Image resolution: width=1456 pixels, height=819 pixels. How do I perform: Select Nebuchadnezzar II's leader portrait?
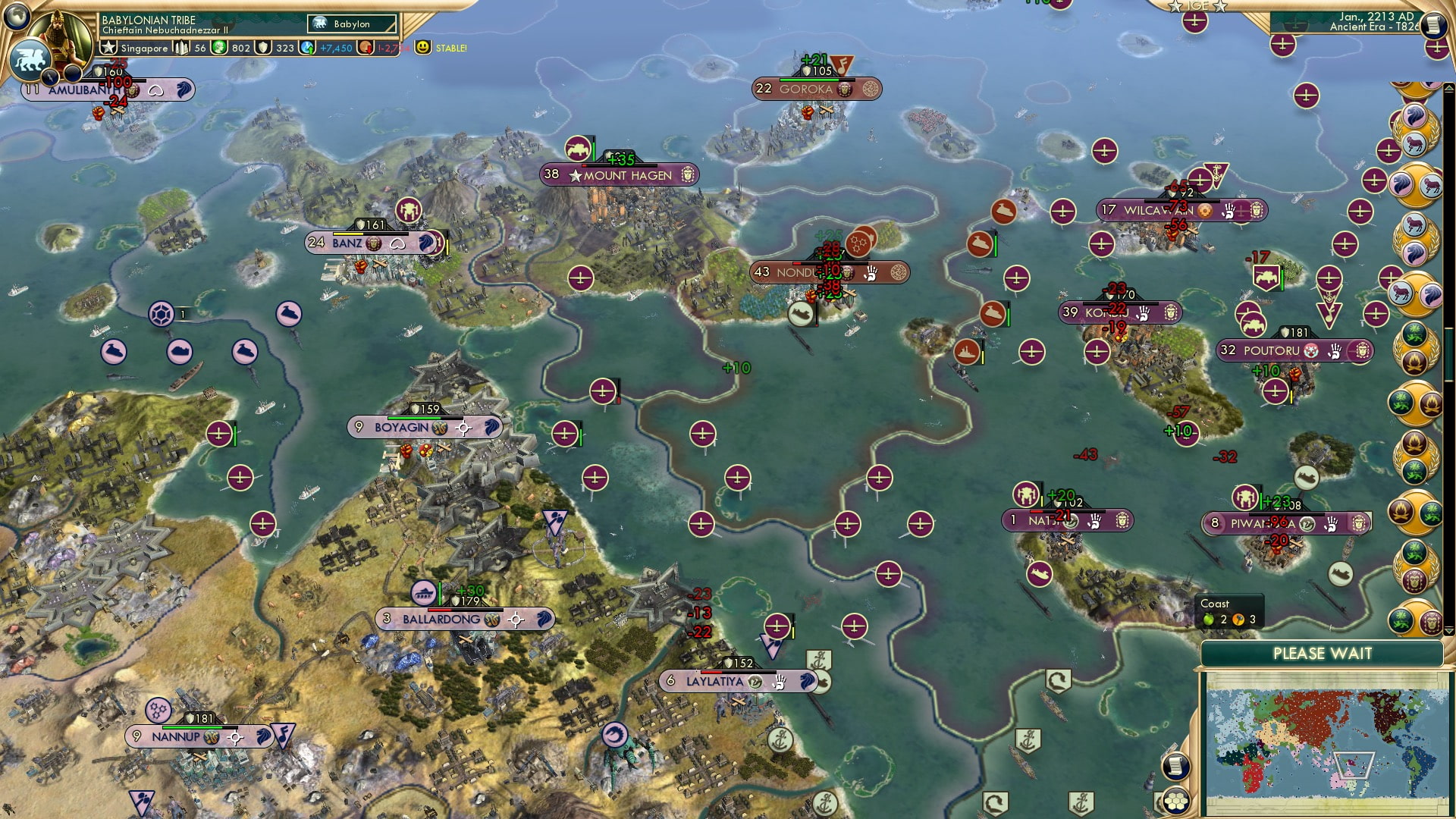click(61, 38)
